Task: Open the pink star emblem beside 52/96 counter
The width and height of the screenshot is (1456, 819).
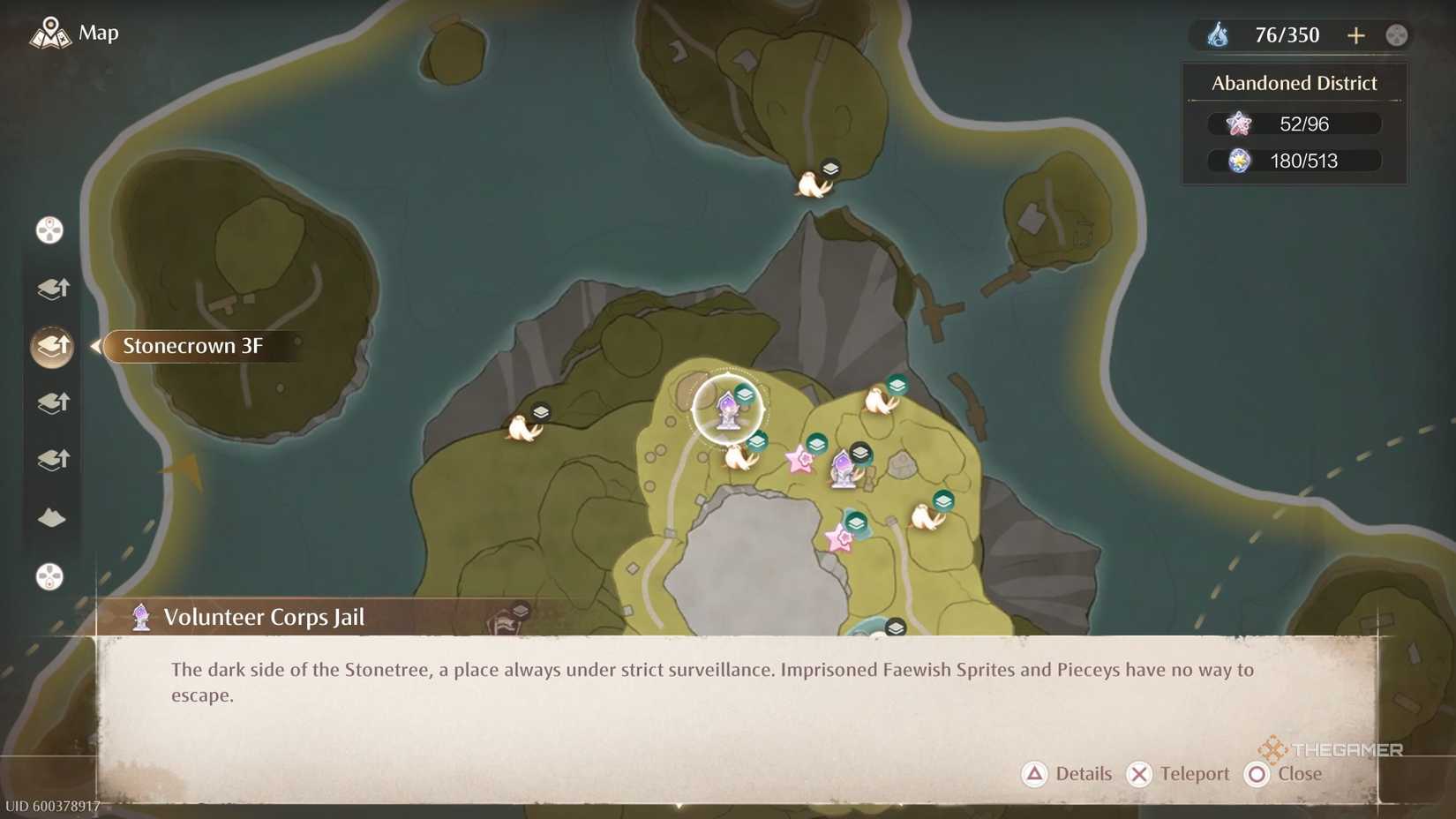Action: [x=1239, y=124]
